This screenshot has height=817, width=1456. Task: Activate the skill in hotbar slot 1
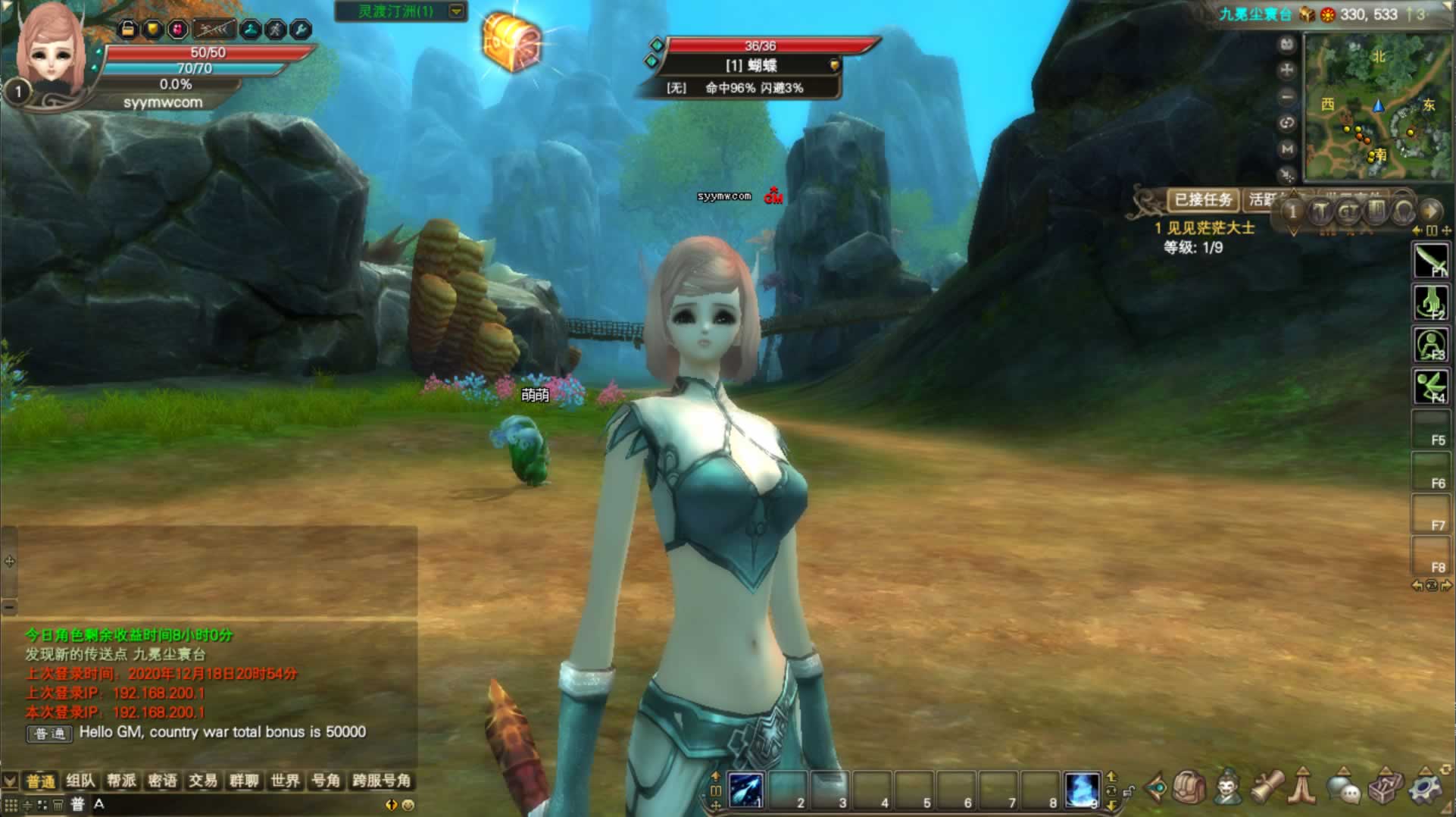click(746, 790)
